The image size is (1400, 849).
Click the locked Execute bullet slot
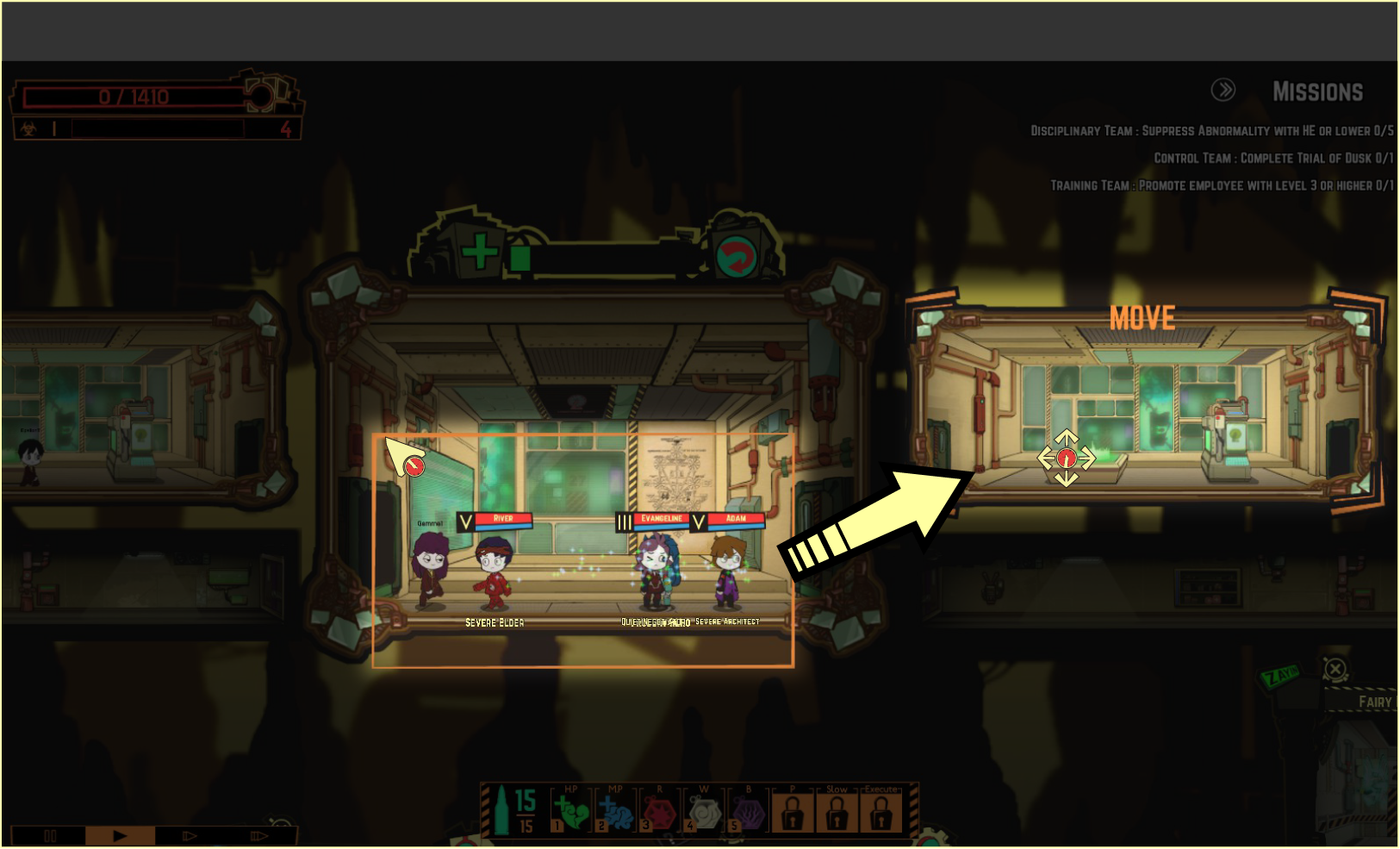point(880,812)
